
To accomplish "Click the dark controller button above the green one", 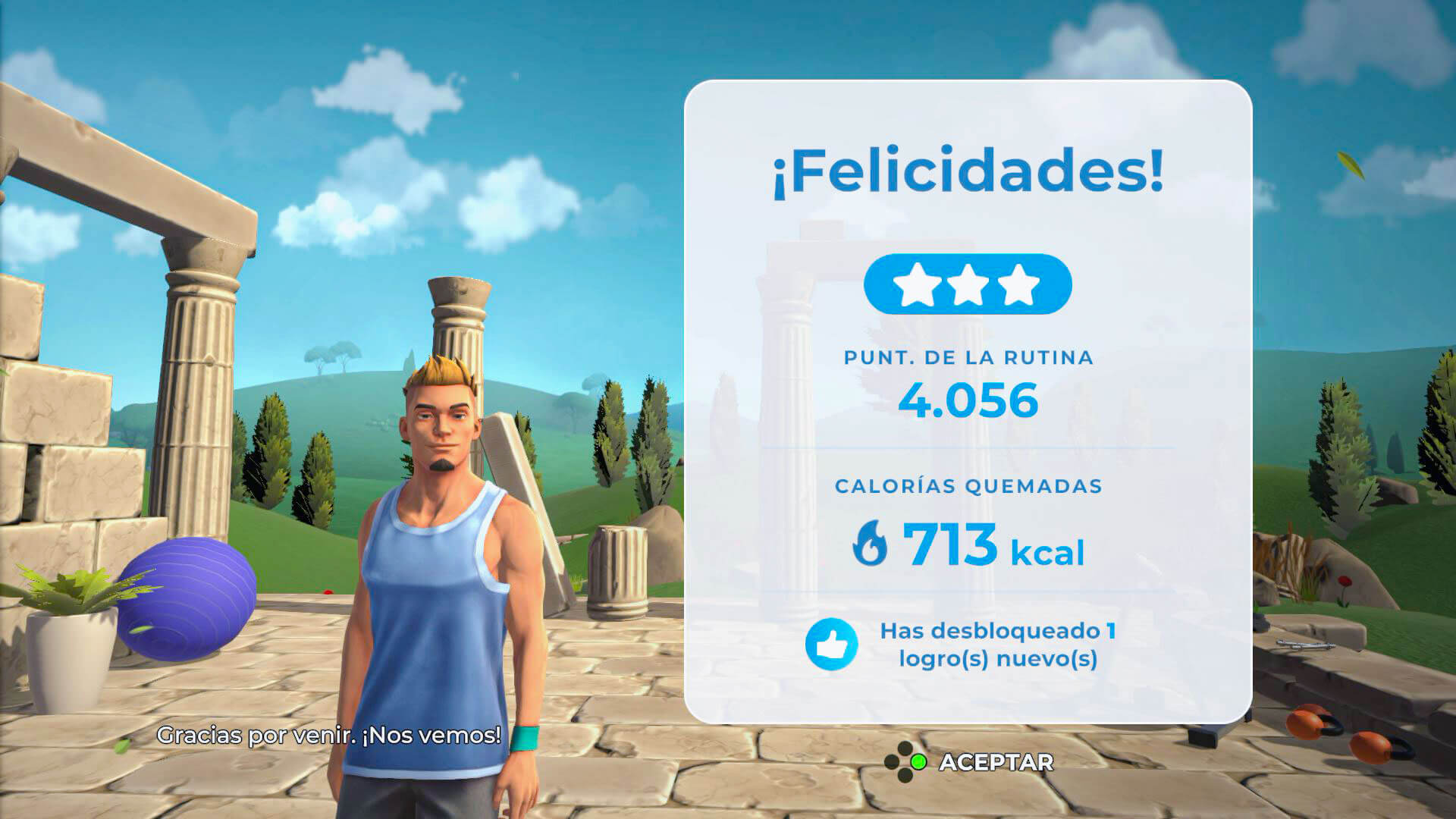I will pos(905,748).
